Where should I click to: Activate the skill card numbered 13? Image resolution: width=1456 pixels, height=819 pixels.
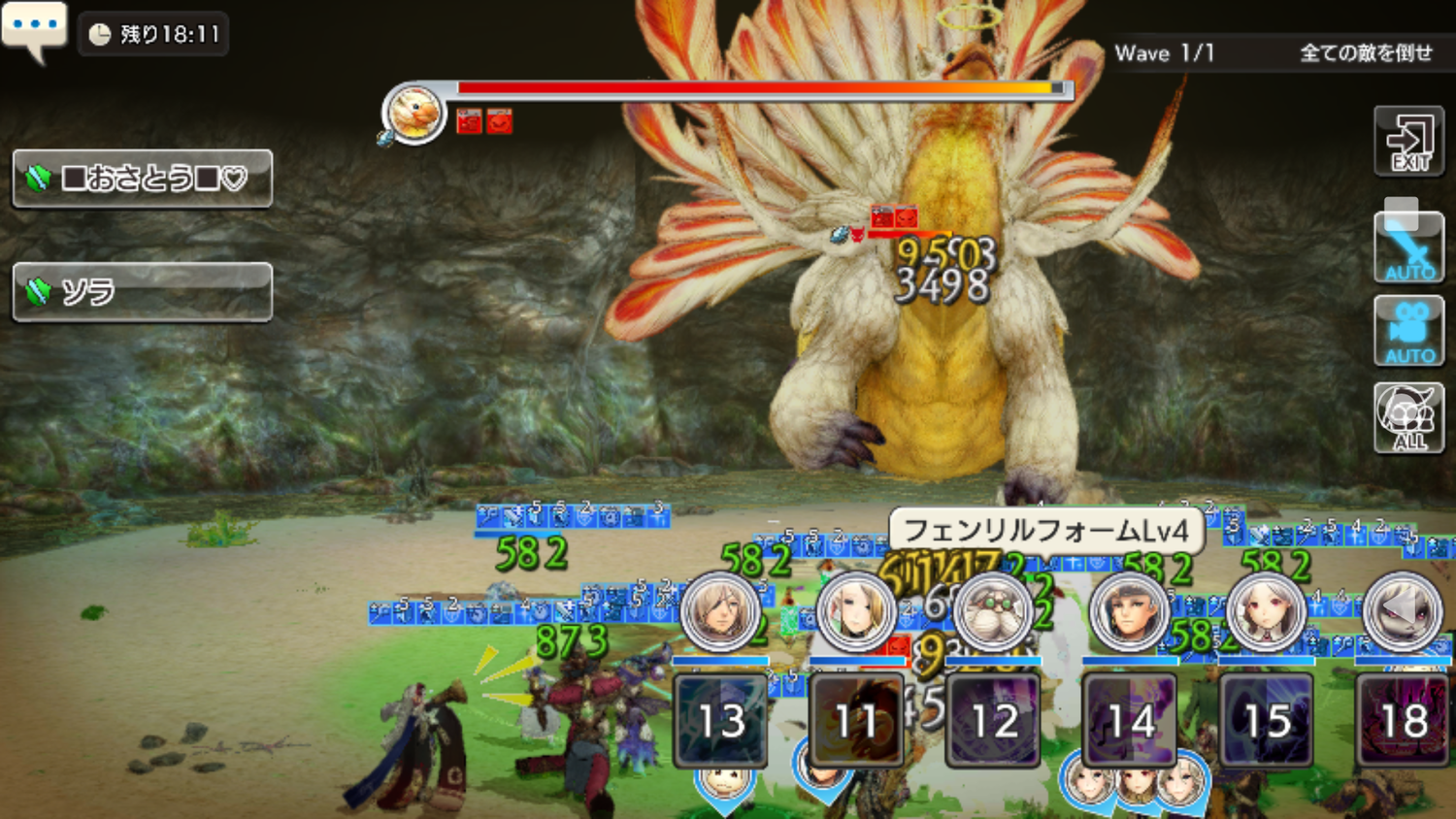click(721, 720)
